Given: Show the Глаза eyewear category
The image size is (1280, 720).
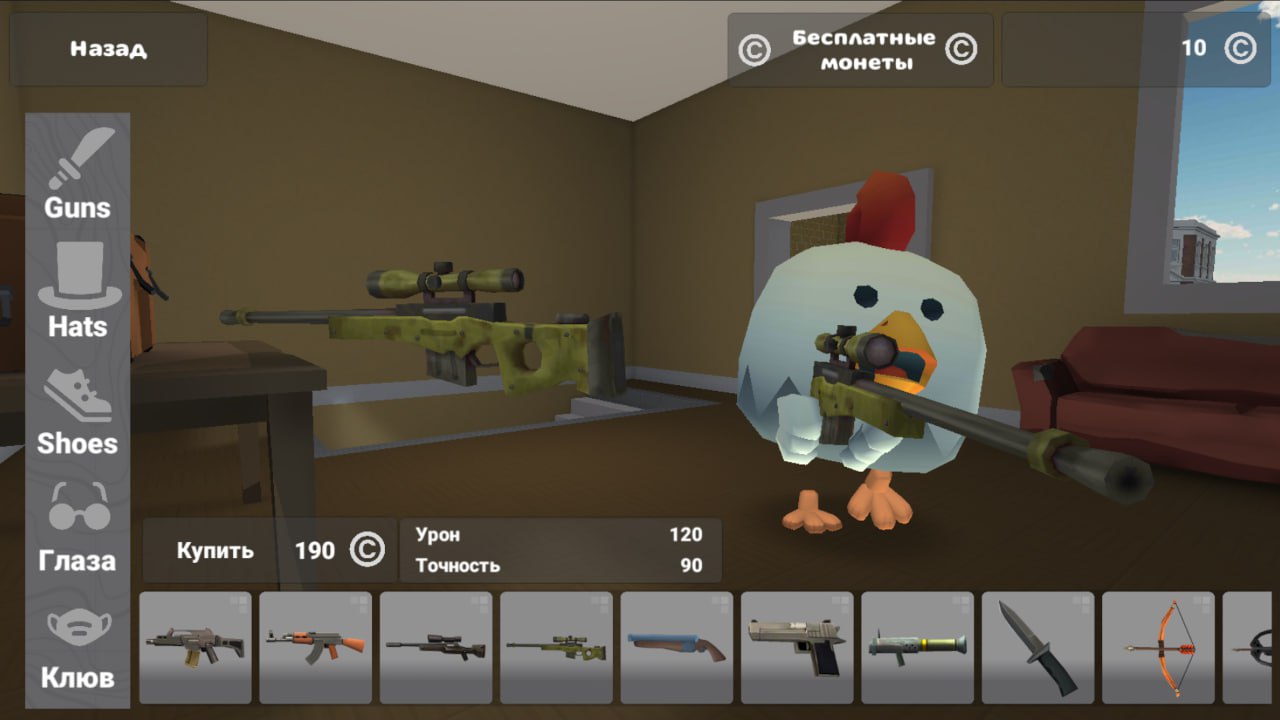Looking at the screenshot, I should click(x=77, y=530).
